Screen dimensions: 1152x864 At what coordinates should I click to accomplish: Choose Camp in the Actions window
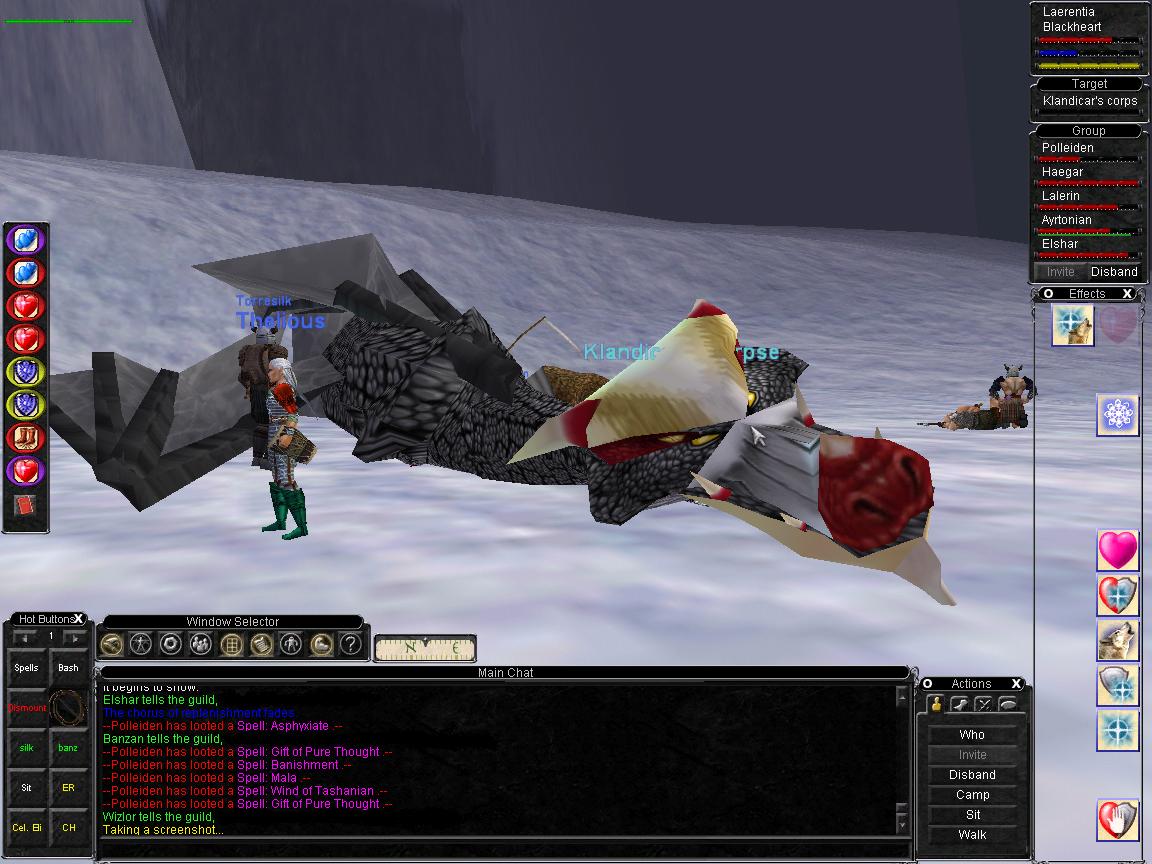tap(972, 795)
